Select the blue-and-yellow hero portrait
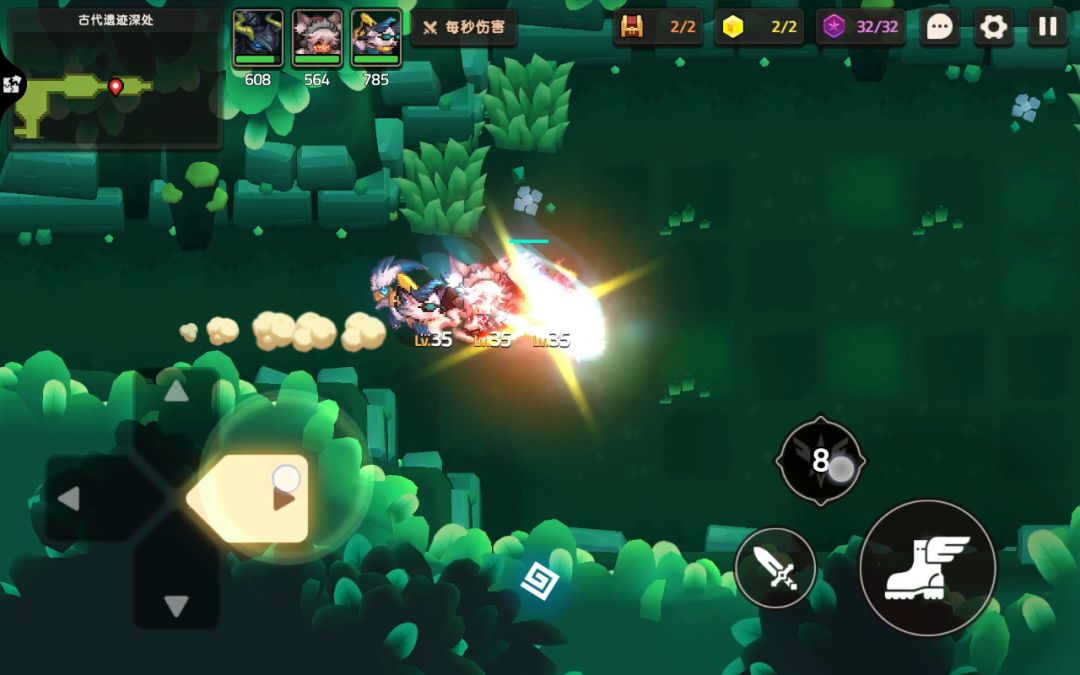Image resolution: width=1080 pixels, height=675 pixels. (376, 39)
